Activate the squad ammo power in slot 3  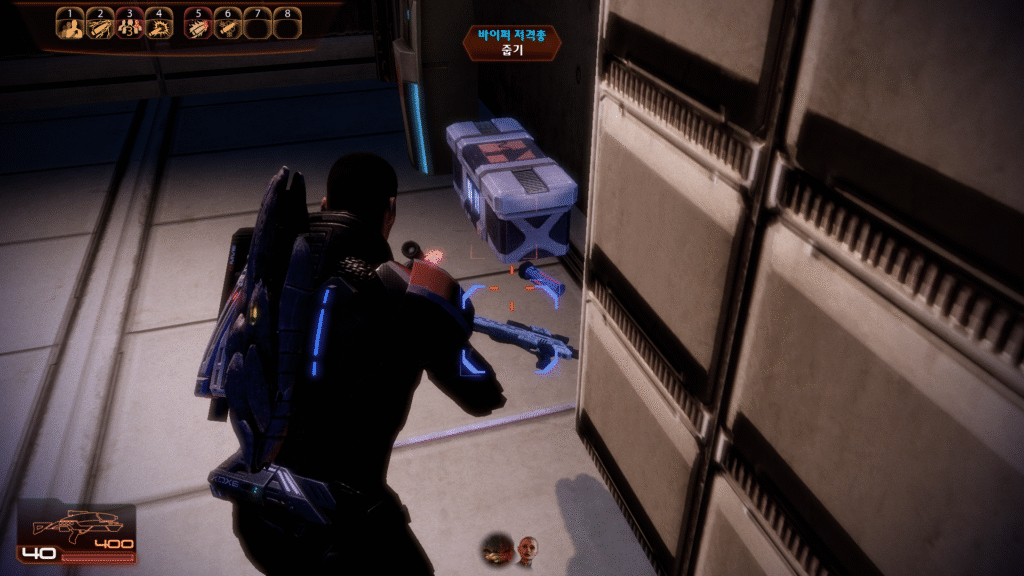point(129,27)
